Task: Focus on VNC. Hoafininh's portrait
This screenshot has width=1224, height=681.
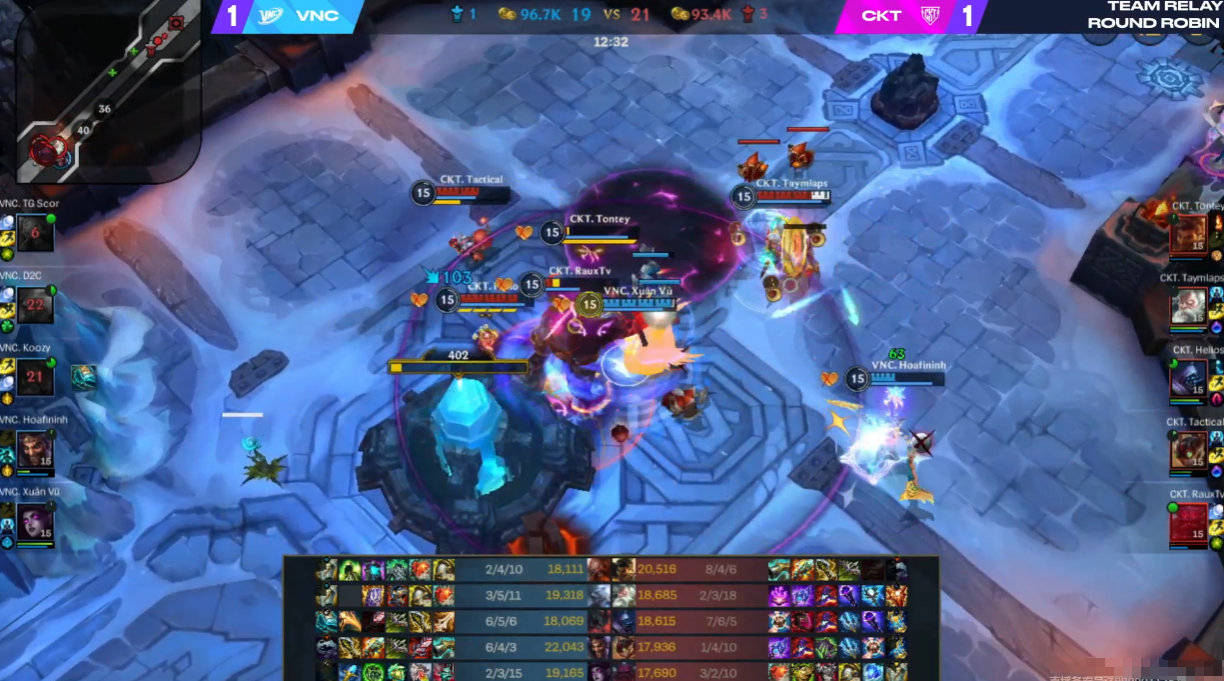Action: point(34,449)
